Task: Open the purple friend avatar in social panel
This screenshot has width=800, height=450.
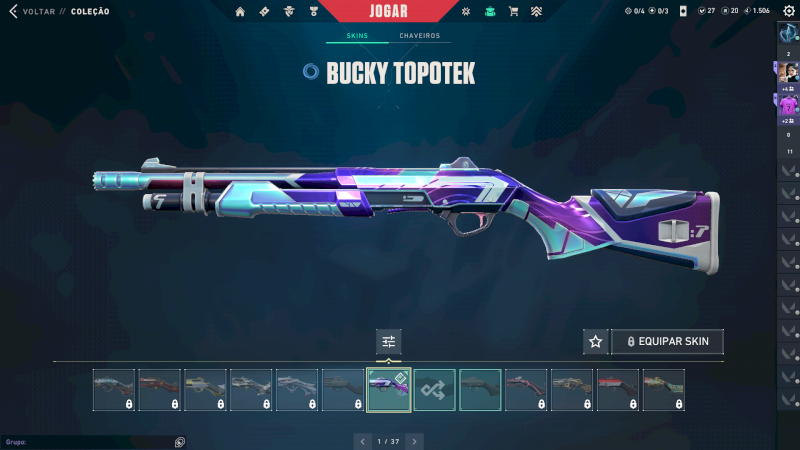Action: (789, 104)
